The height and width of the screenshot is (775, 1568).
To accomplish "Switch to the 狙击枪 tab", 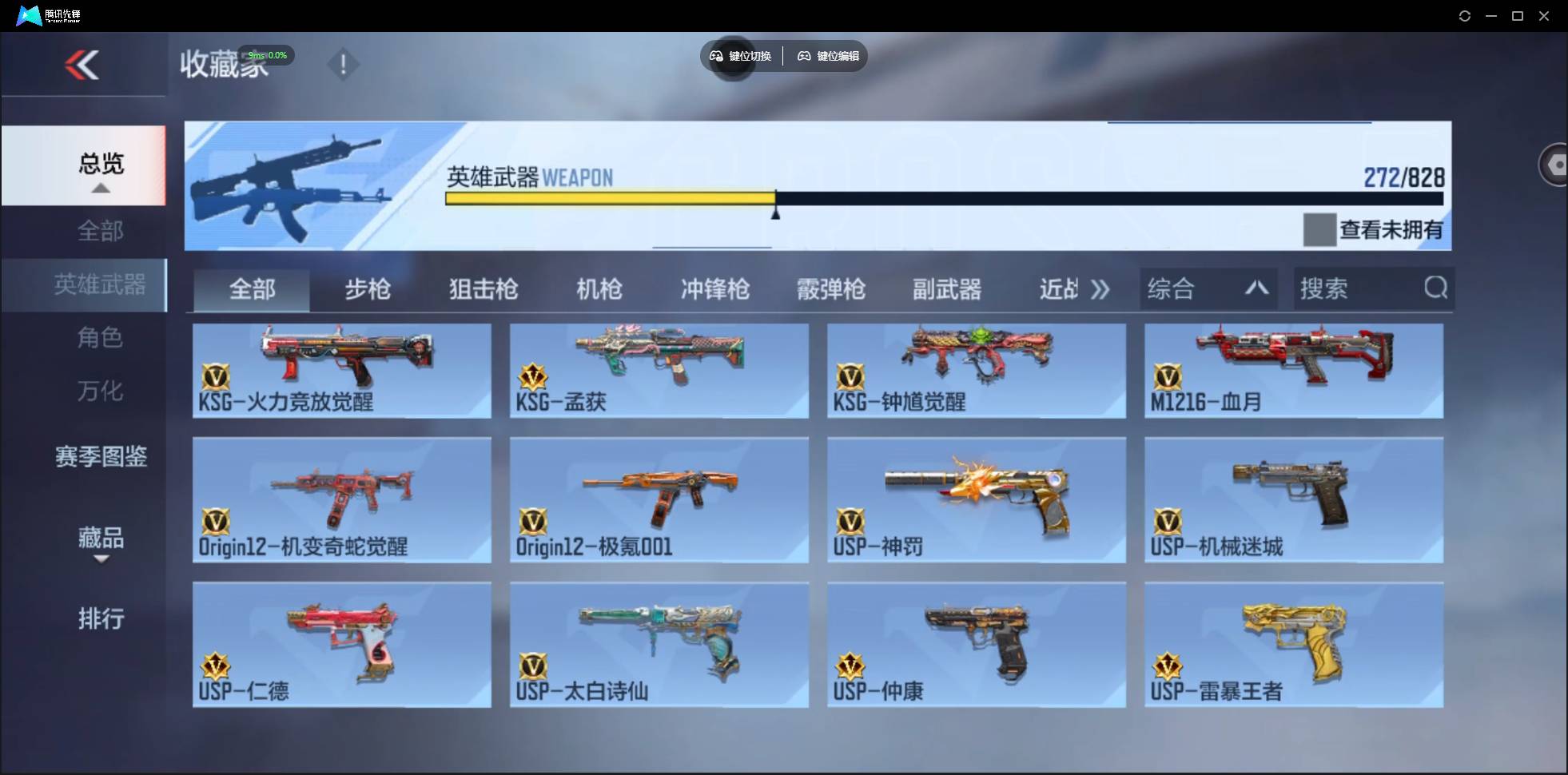I will coord(483,289).
